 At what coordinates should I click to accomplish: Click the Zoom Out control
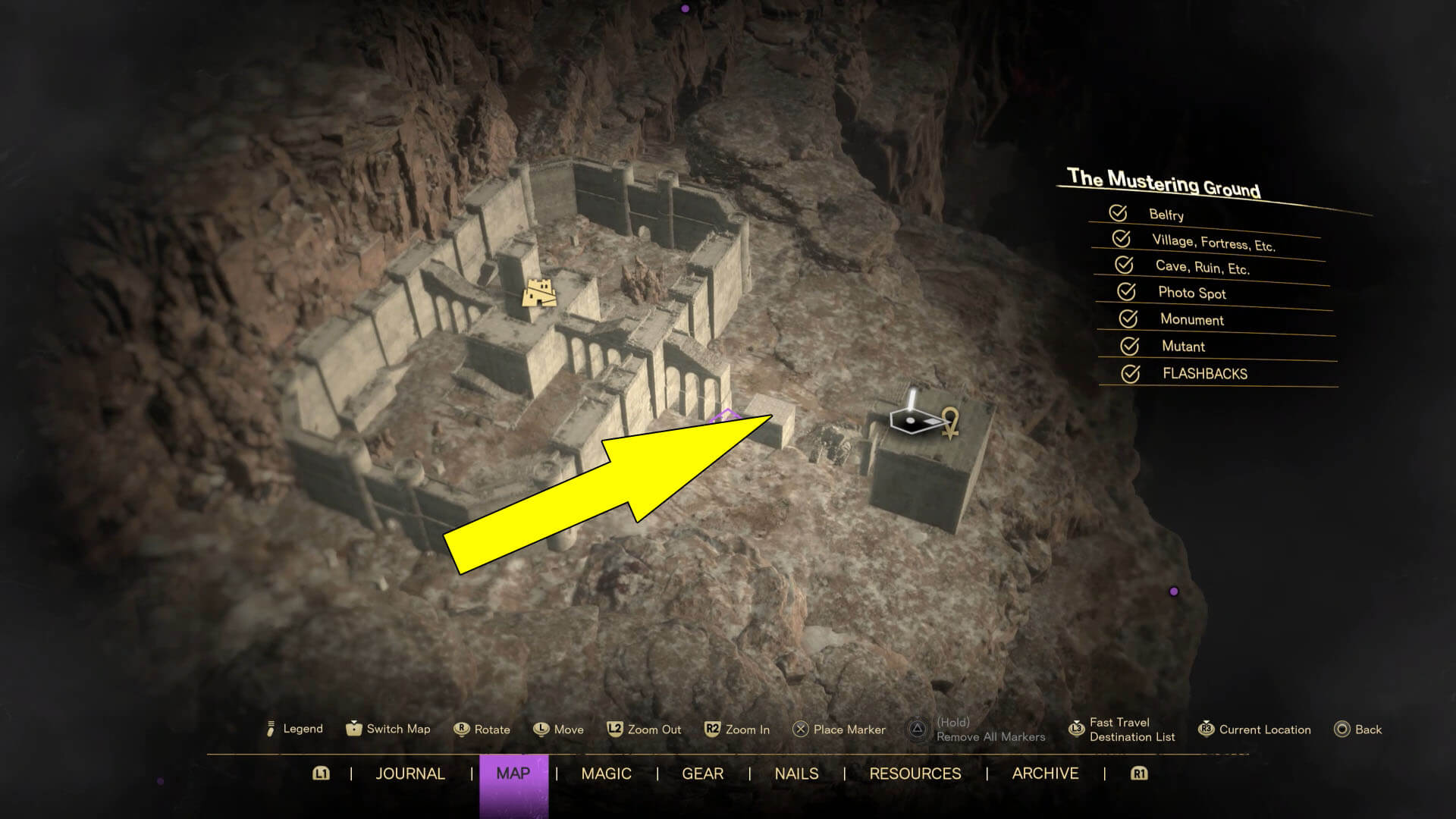pos(614,729)
